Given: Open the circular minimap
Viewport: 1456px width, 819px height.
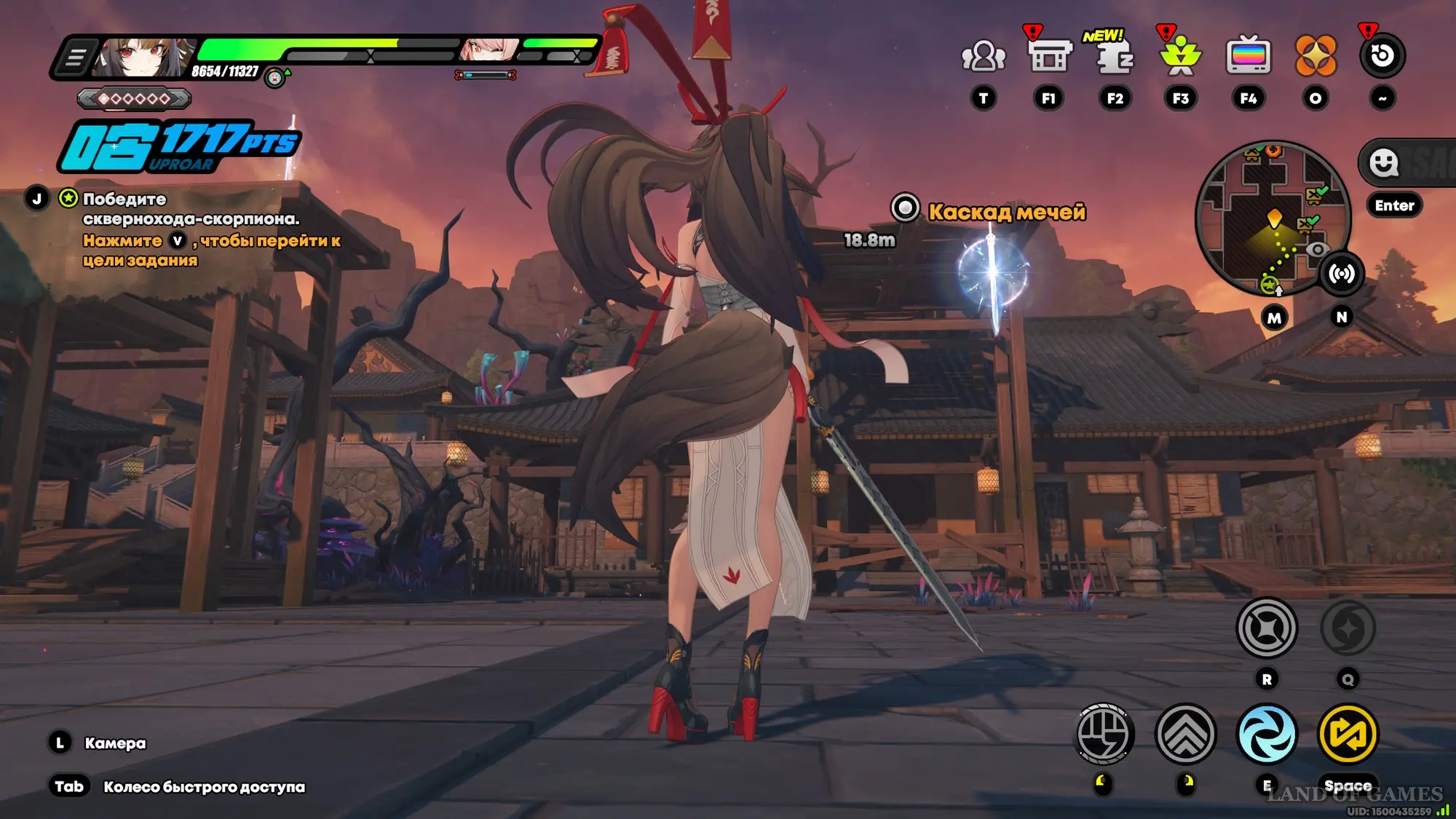Looking at the screenshot, I should tap(1273, 217).
